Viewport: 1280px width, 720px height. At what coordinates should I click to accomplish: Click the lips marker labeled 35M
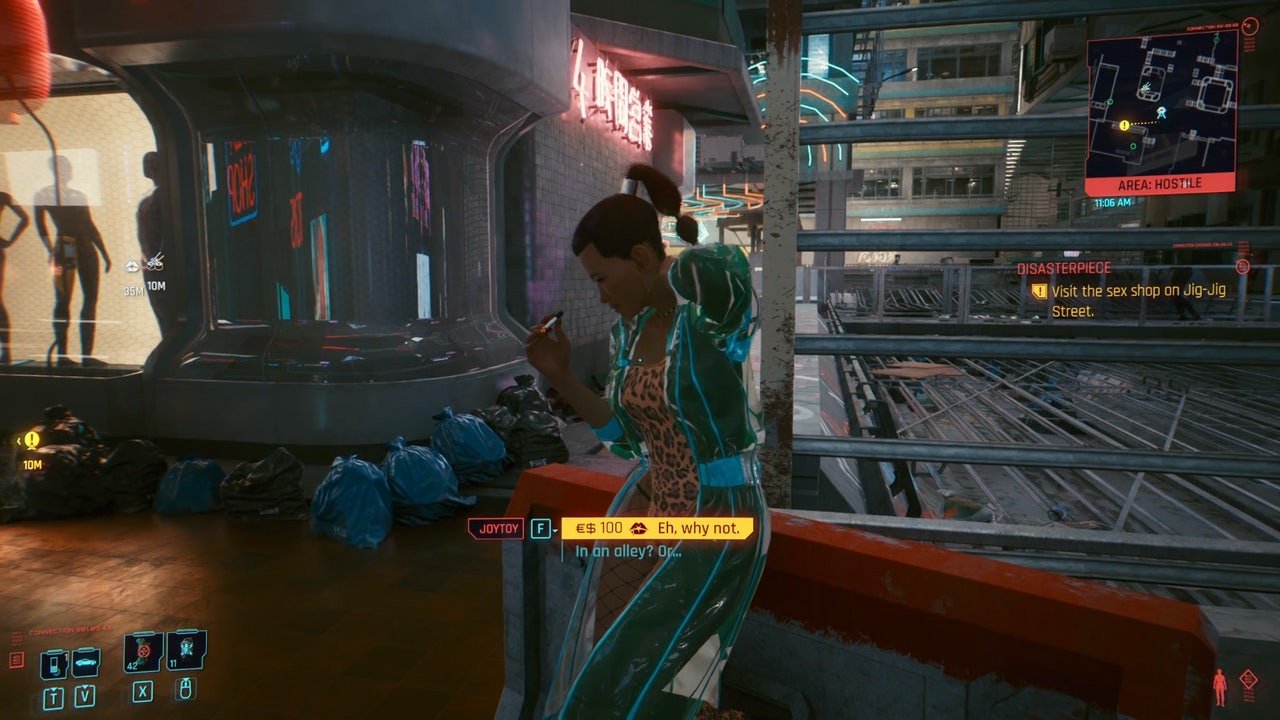click(133, 266)
